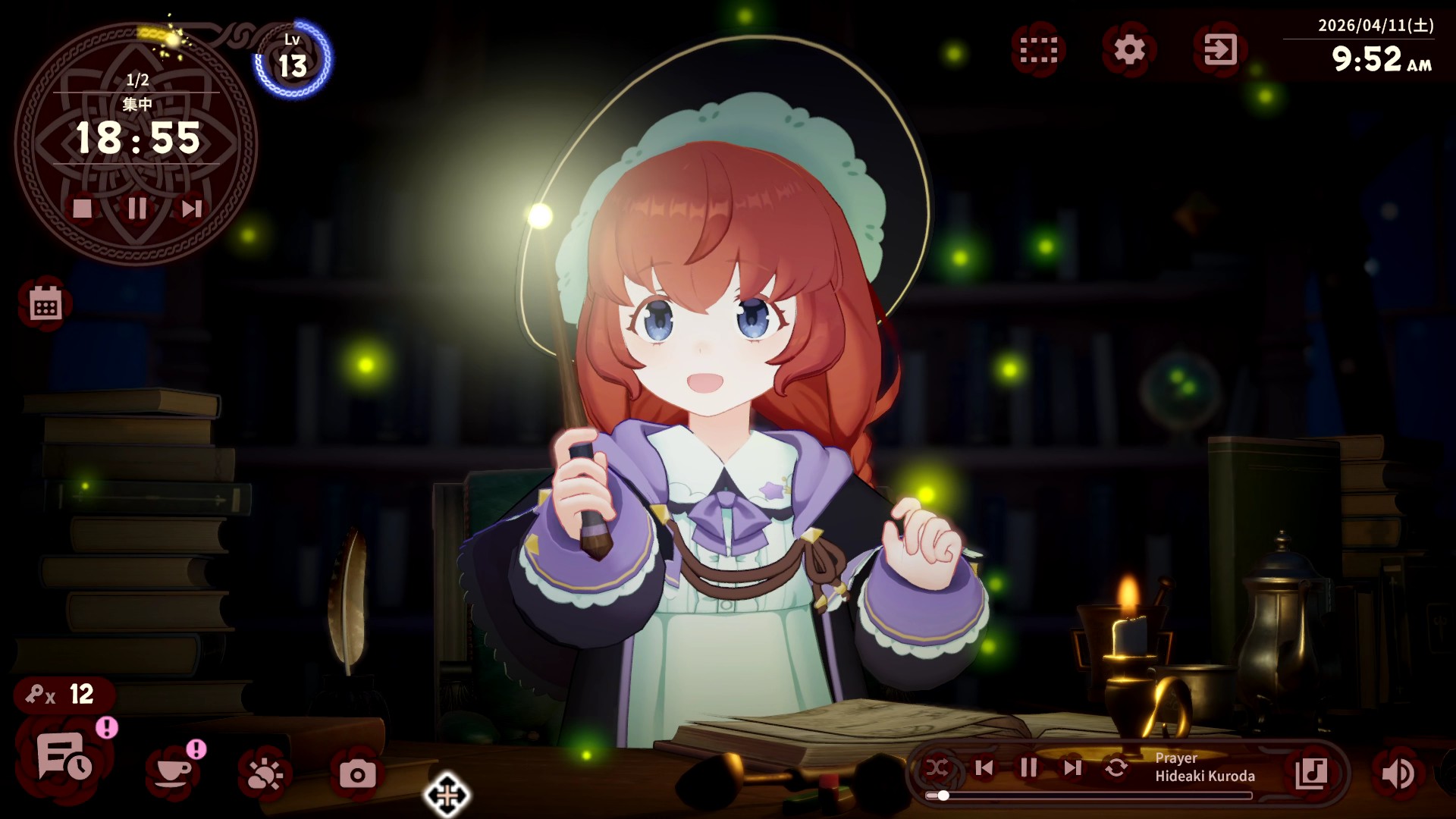Toggle repeat mode for music
Viewport: 1456px width, 819px height.
[1116, 768]
